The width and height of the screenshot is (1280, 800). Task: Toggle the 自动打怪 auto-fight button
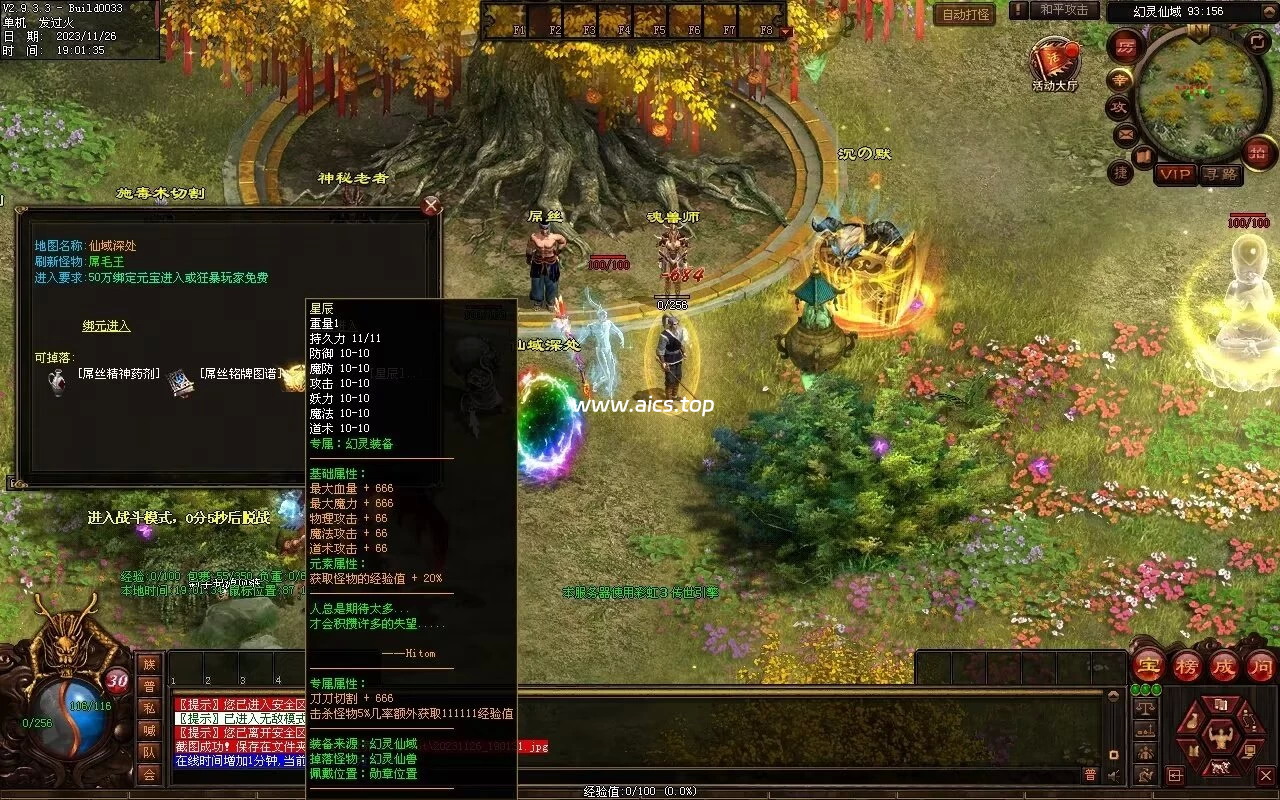point(964,14)
